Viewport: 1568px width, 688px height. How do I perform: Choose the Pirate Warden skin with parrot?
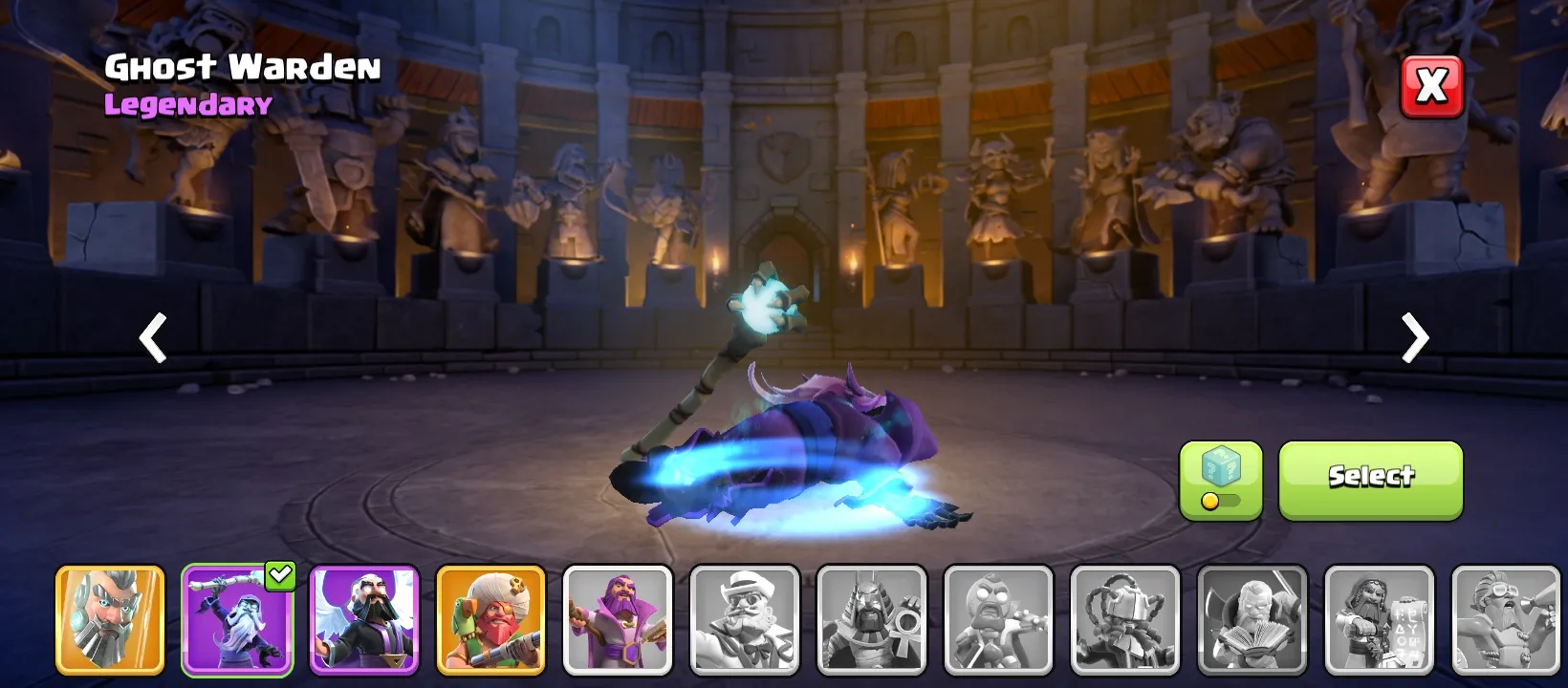coord(490,621)
